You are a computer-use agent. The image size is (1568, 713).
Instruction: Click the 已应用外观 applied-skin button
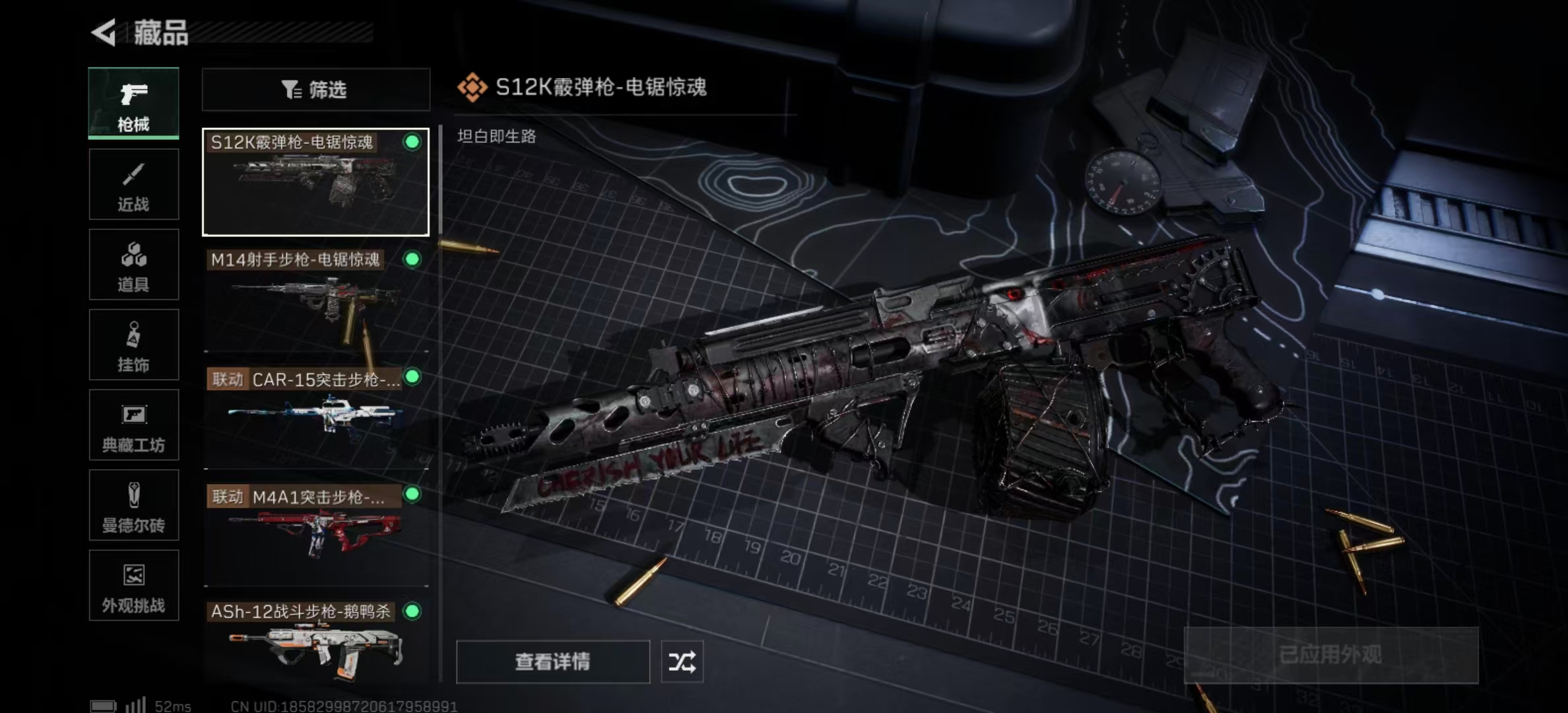tap(1330, 655)
